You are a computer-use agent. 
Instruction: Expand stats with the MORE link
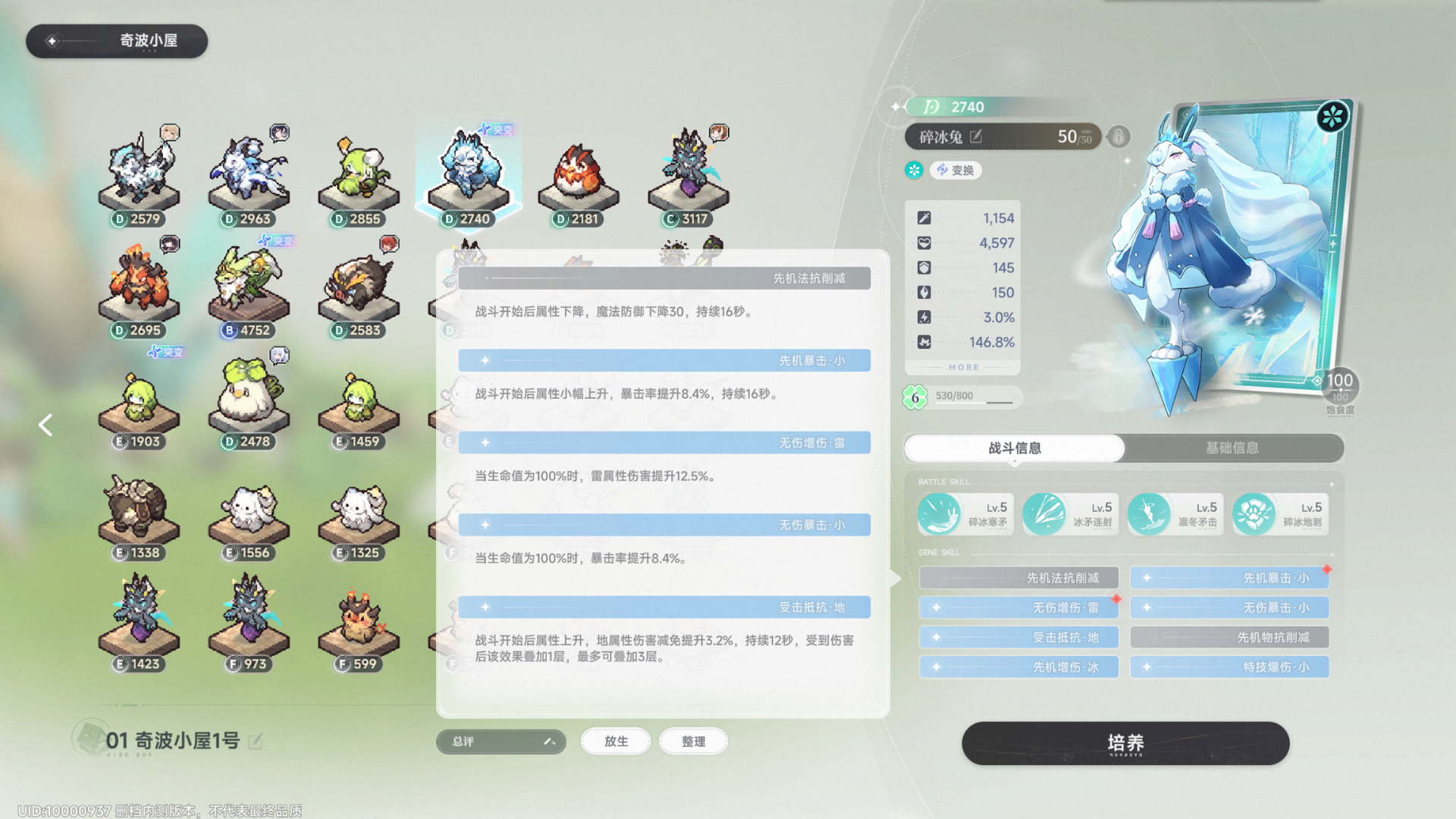(x=963, y=367)
